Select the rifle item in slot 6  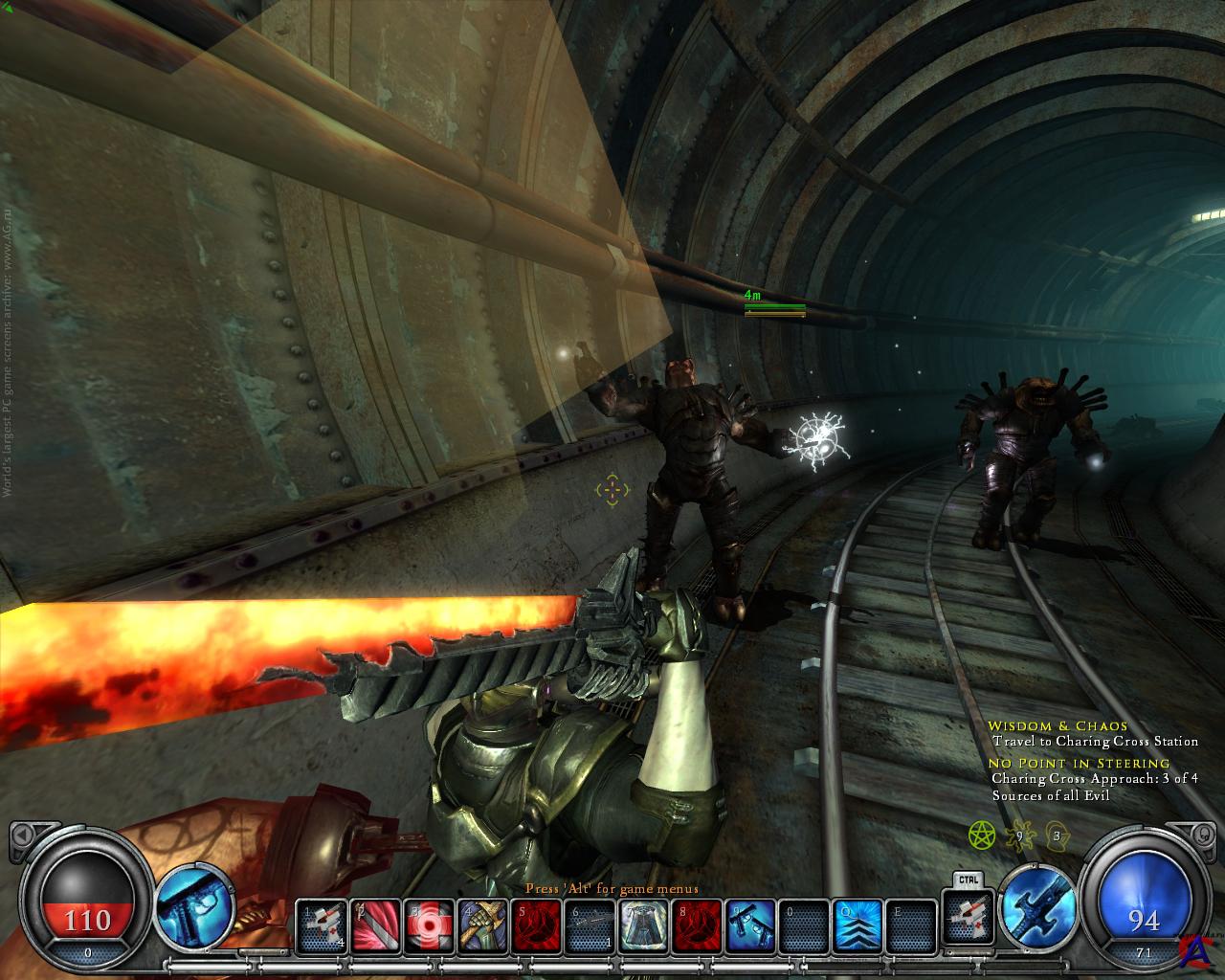pos(590,928)
